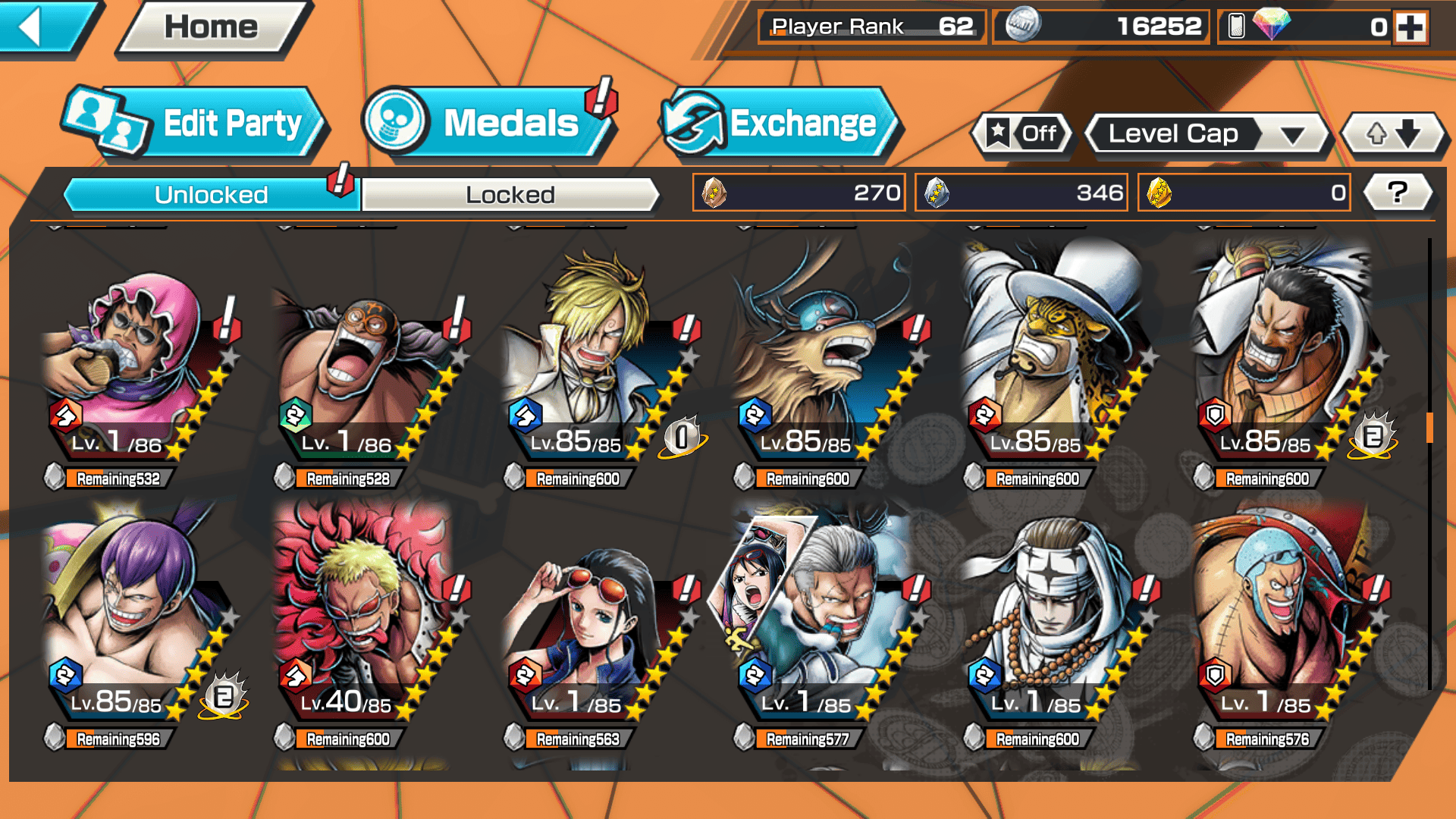
Task: Open the Edit Party menu
Action: coord(196,124)
